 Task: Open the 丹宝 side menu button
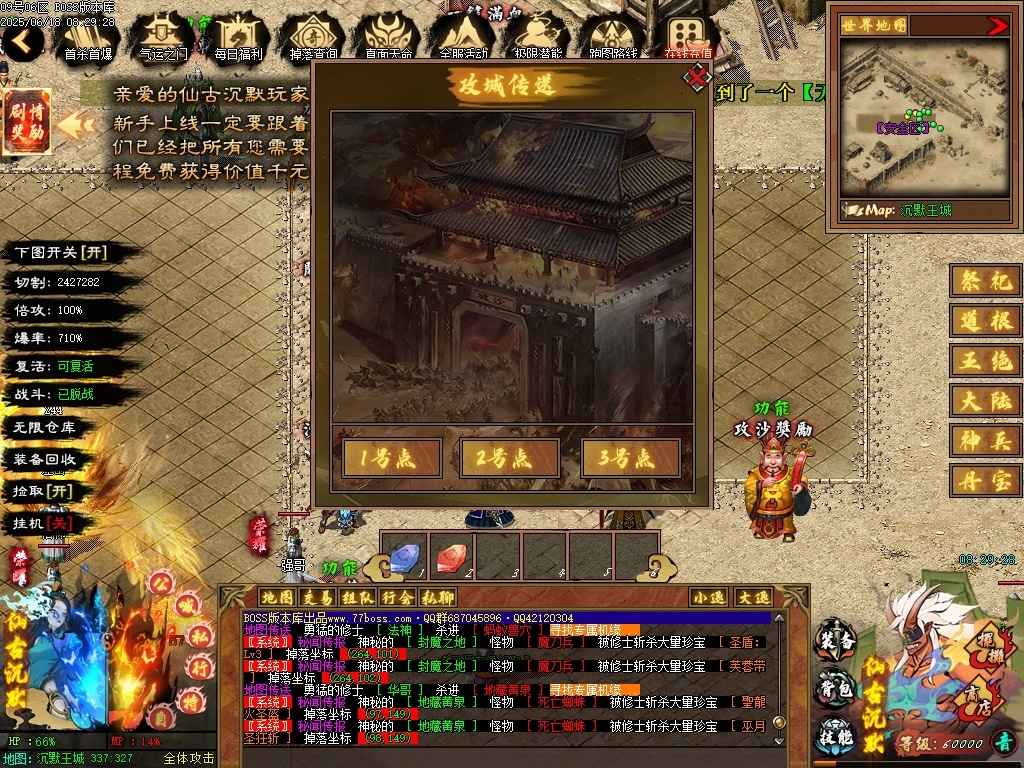tap(986, 480)
